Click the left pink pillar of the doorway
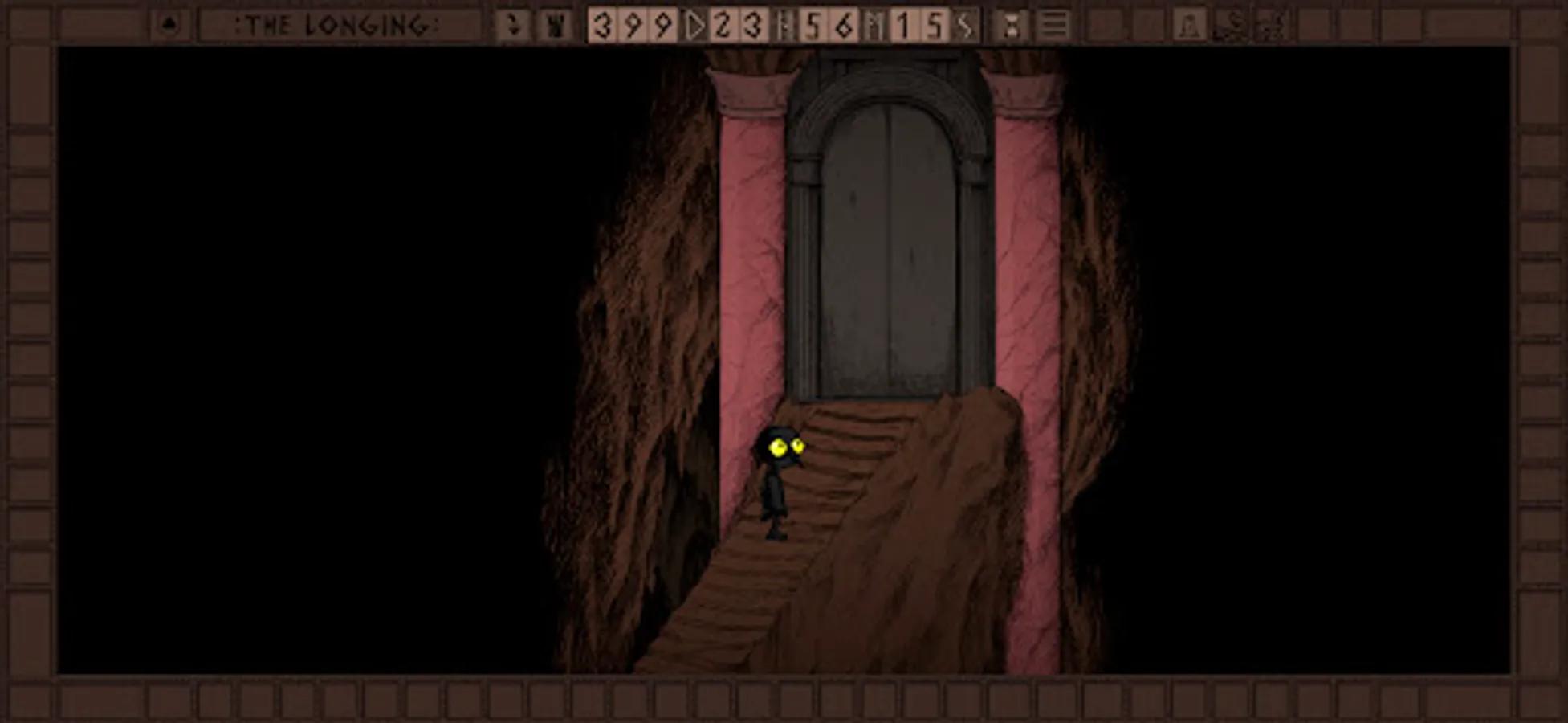Image resolution: width=1568 pixels, height=723 pixels. (751, 241)
